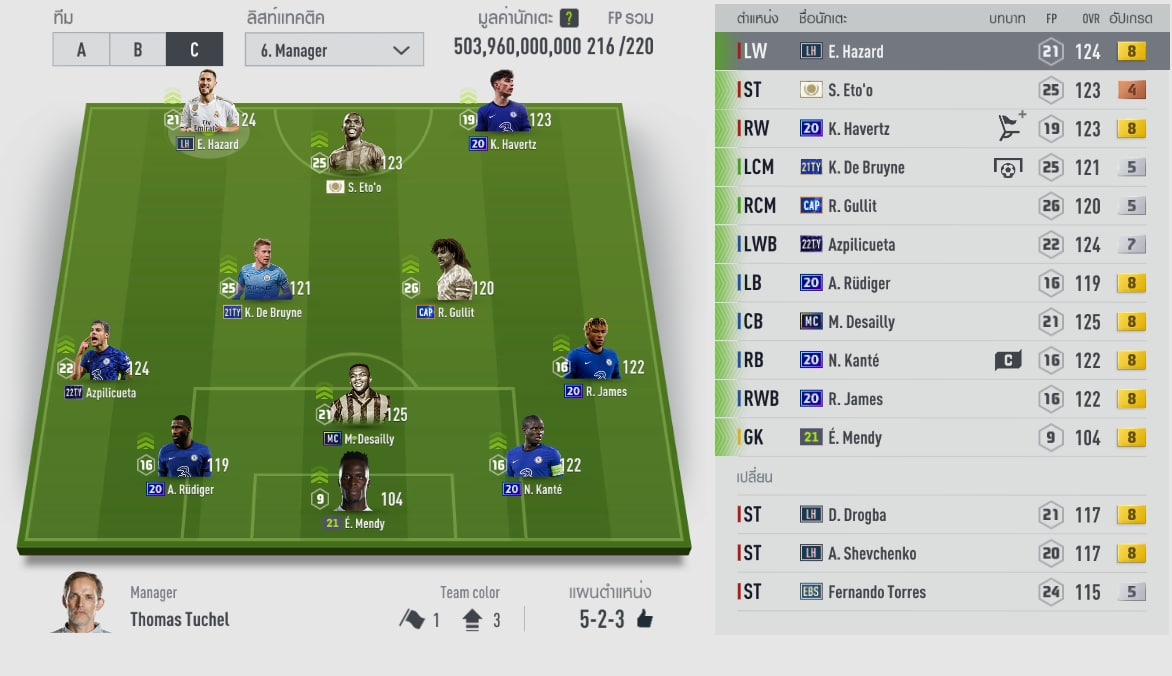Click the green question mark help icon
This screenshot has width=1172, height=676.
tap(569, 18)
